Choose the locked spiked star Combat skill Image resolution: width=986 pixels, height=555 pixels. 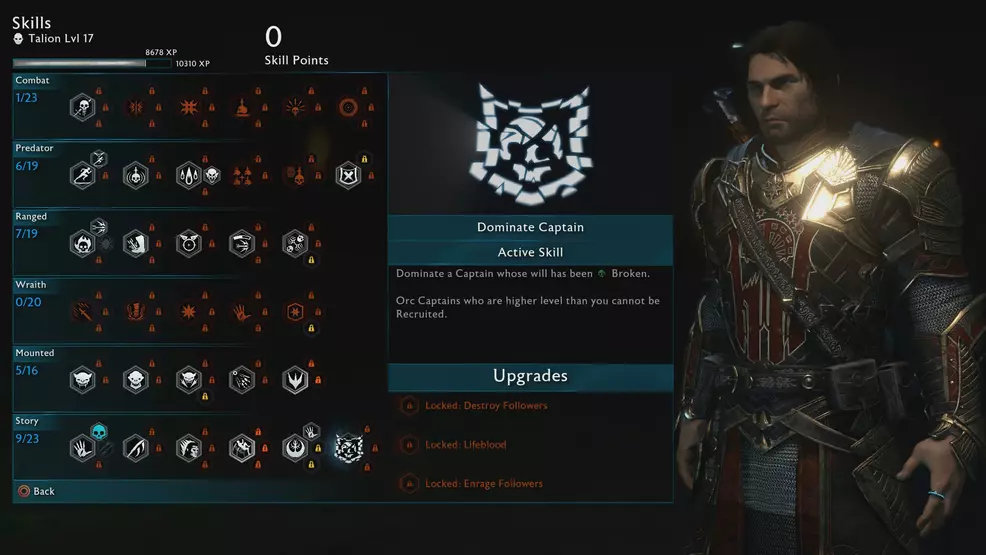pyautogui.click(x=189, y=107)
